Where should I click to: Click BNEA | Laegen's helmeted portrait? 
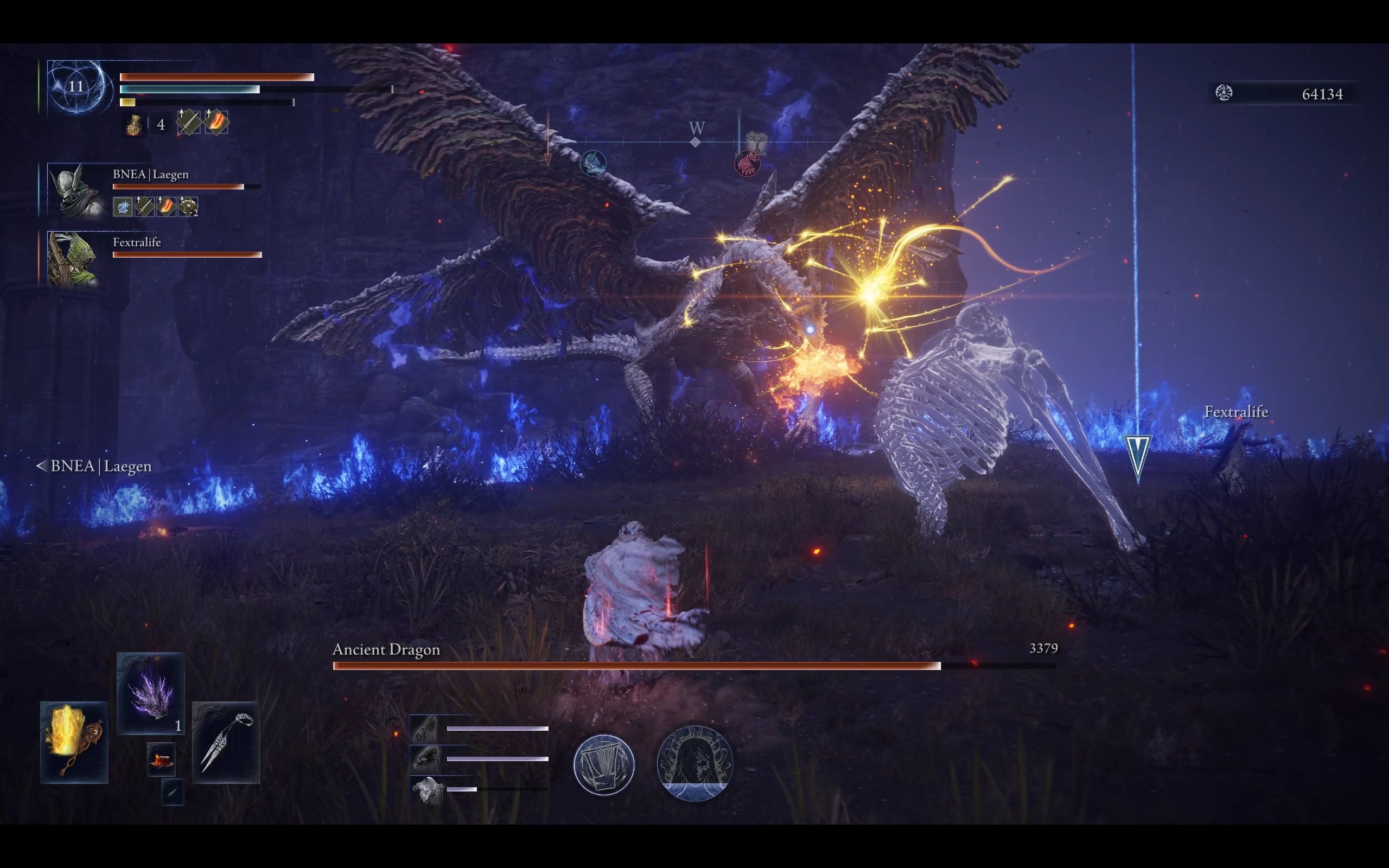click(76, 191)
